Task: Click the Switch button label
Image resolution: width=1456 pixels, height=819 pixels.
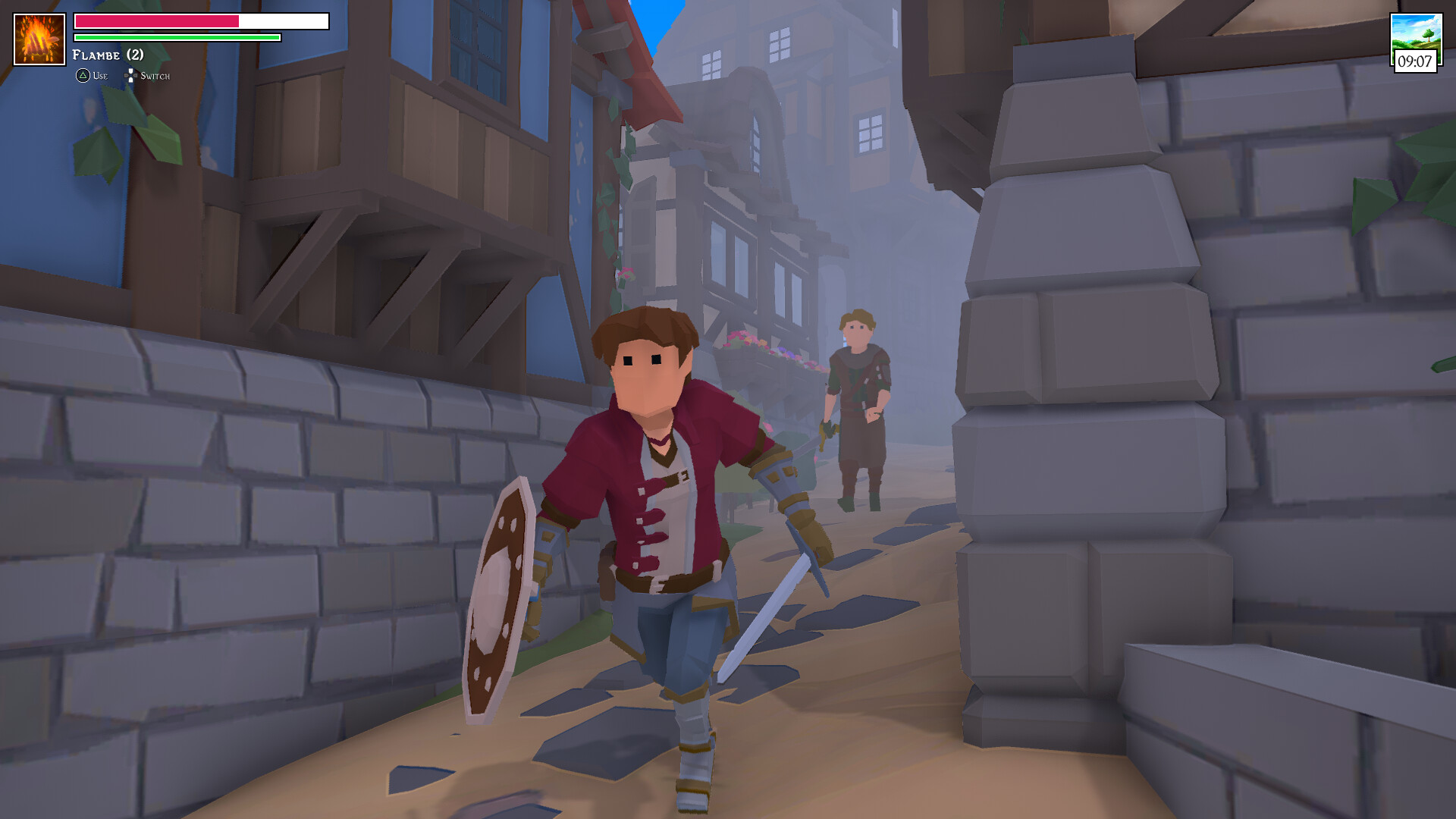Action: [x=155, y=76]
